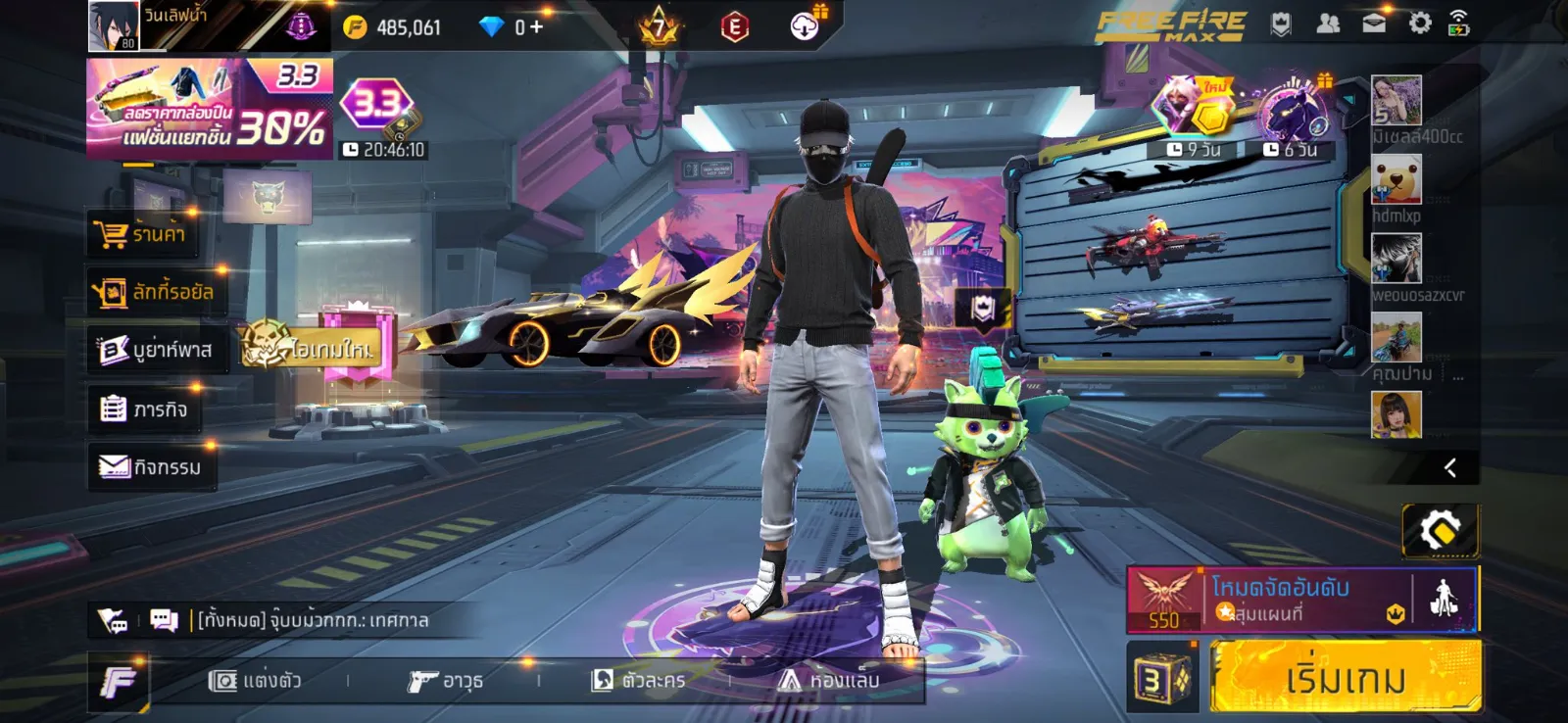Image resolution: width=1568 pixels, height=723 pixels.
Task: Open the world chat message bar
Action: coord(314,620)
